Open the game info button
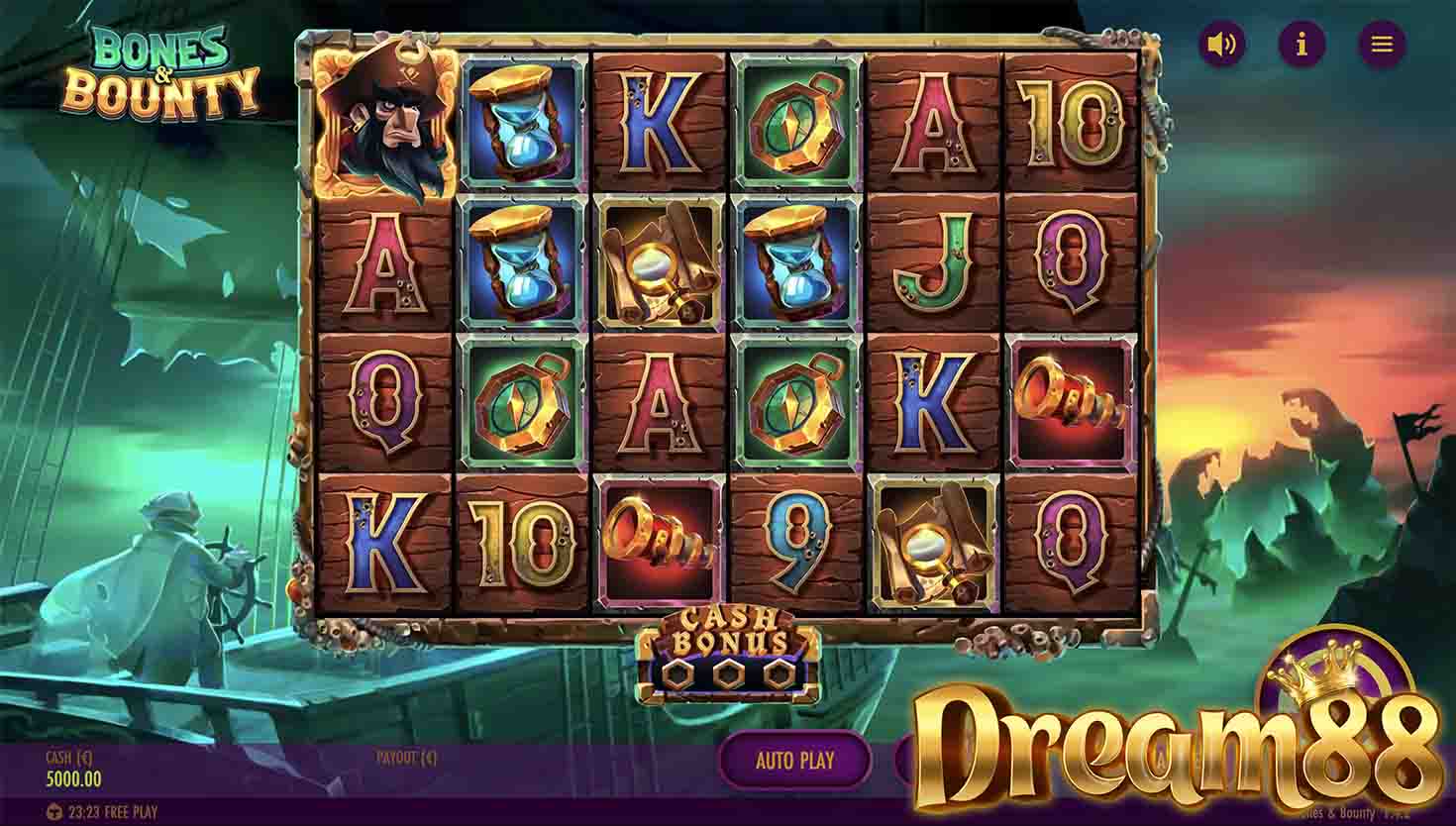 1302,45
